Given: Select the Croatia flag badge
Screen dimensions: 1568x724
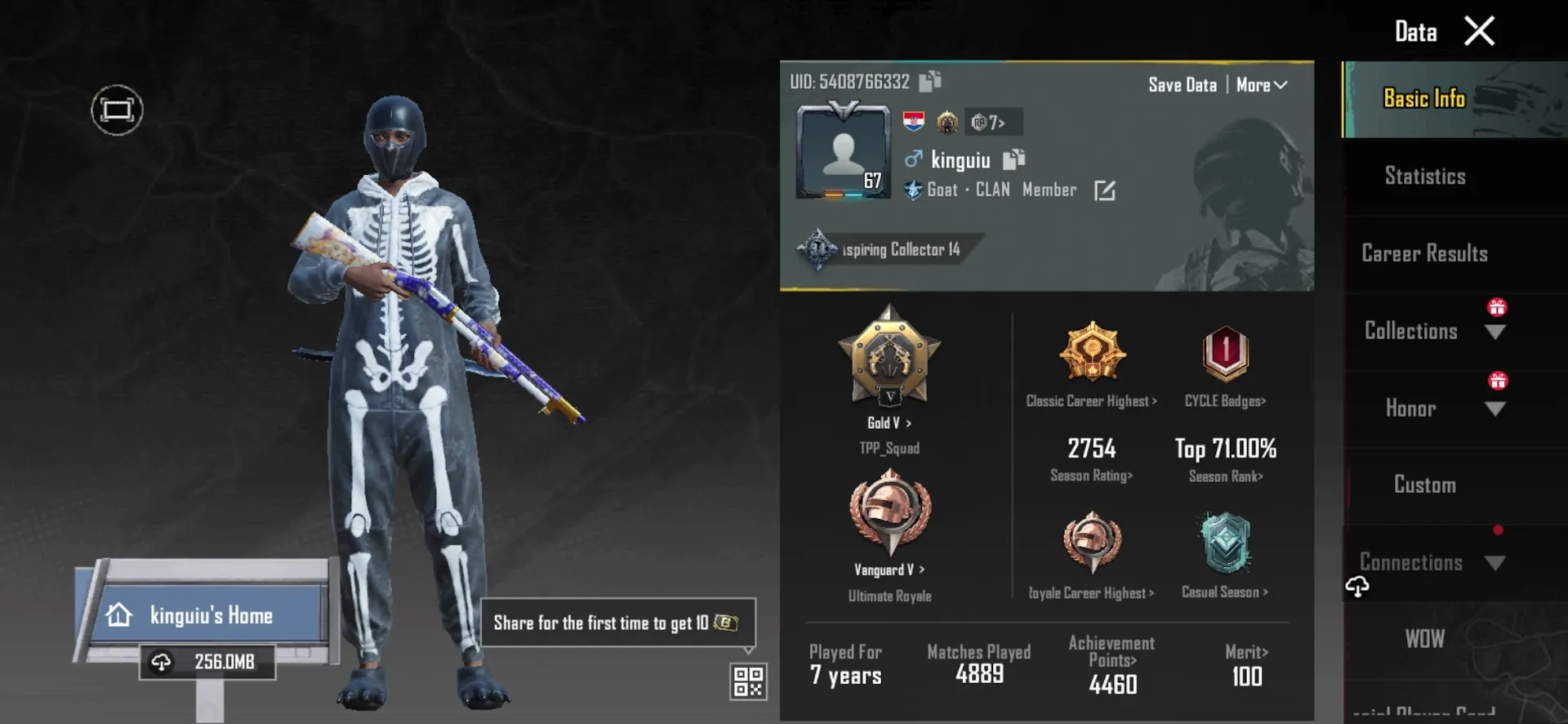Looking at the screenshot, I should click(914, 122).
